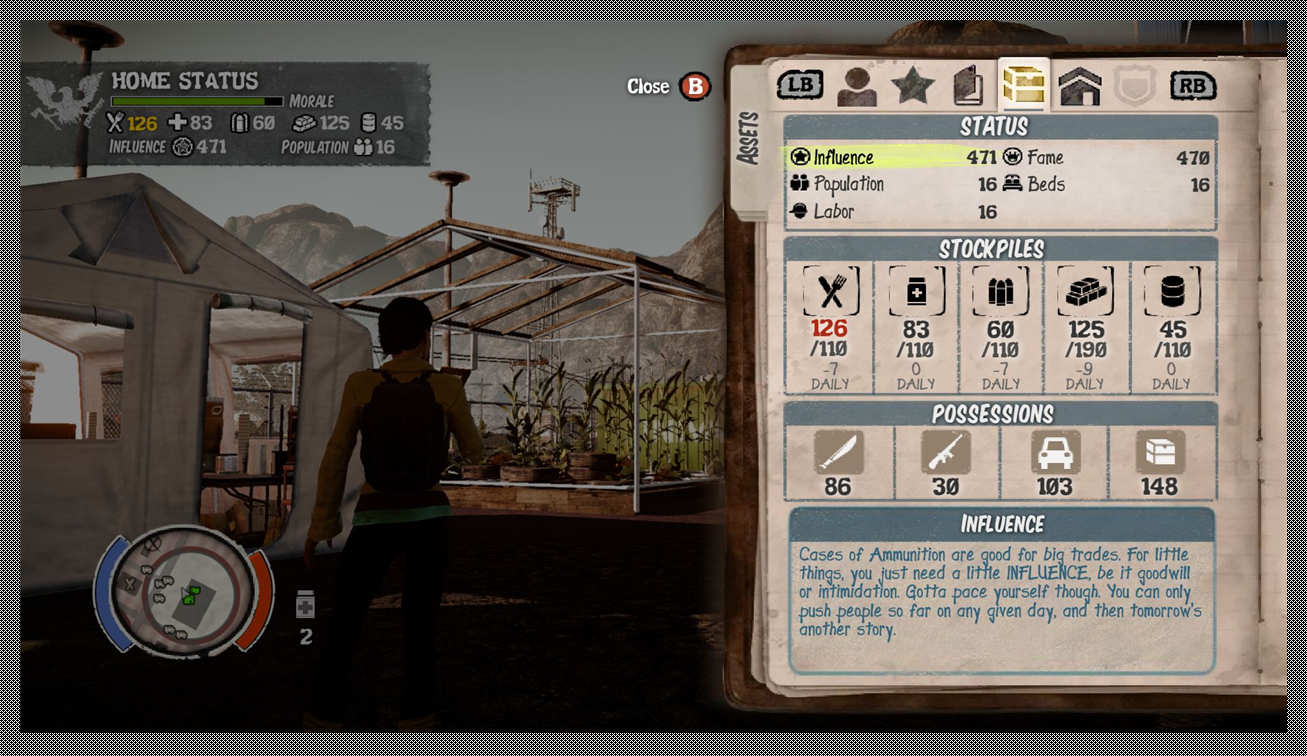This screenshot has height=756, width=1307.
Task: Choose the vehicles possessions tile
Action: [x=1054, y=464]
